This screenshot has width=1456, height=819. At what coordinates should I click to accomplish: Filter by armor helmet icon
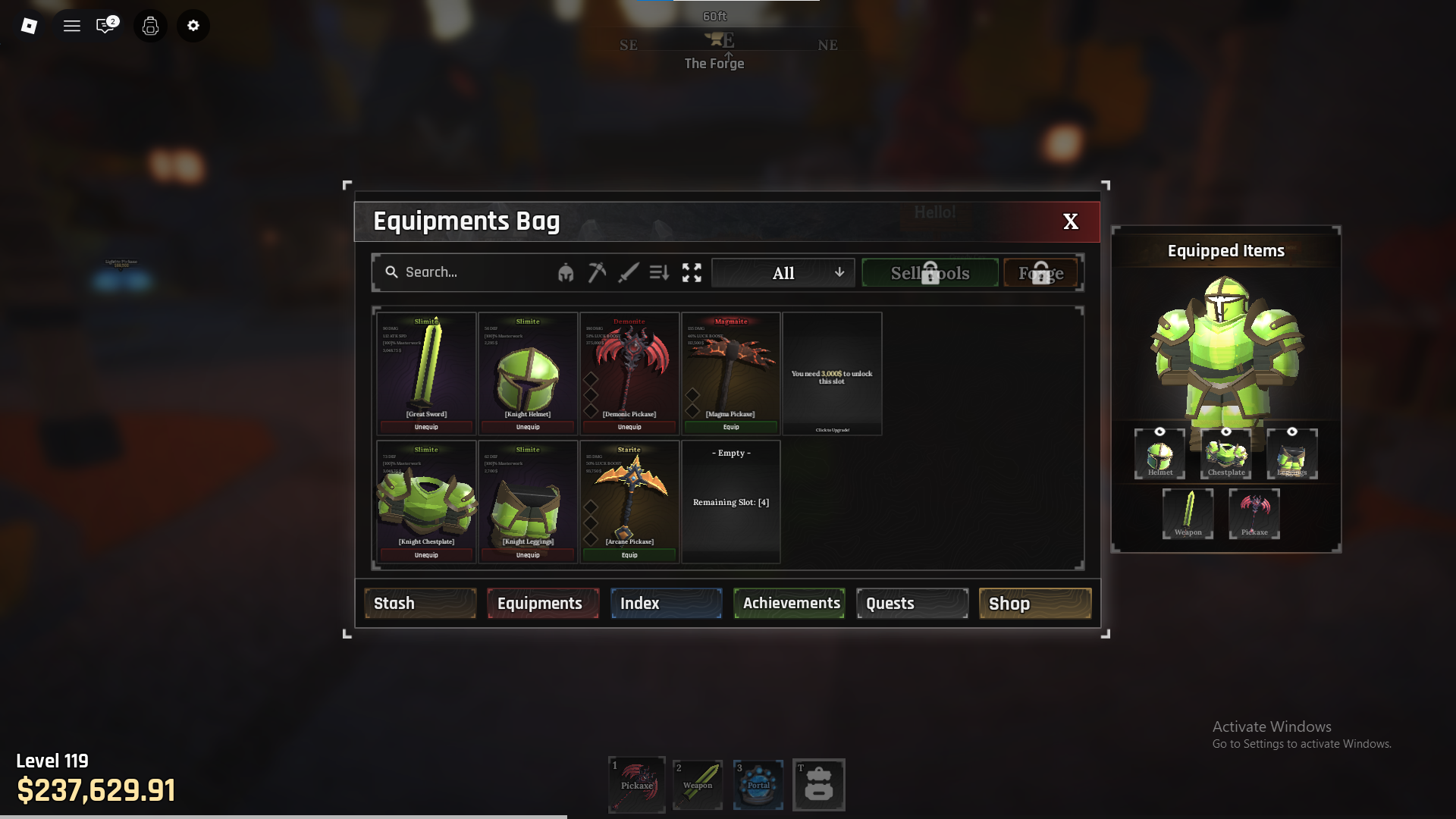click(566, 273)
